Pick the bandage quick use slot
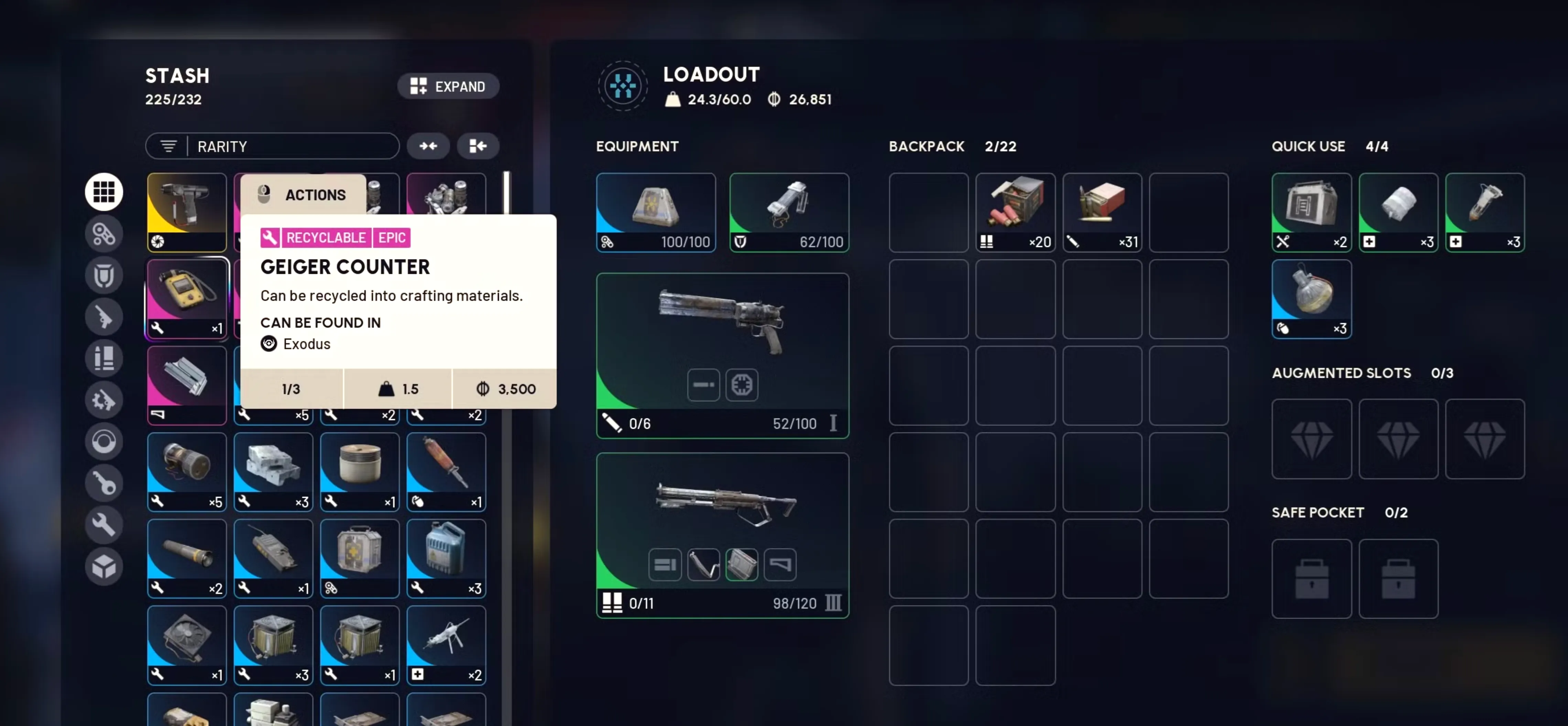 click(1397, 212)
